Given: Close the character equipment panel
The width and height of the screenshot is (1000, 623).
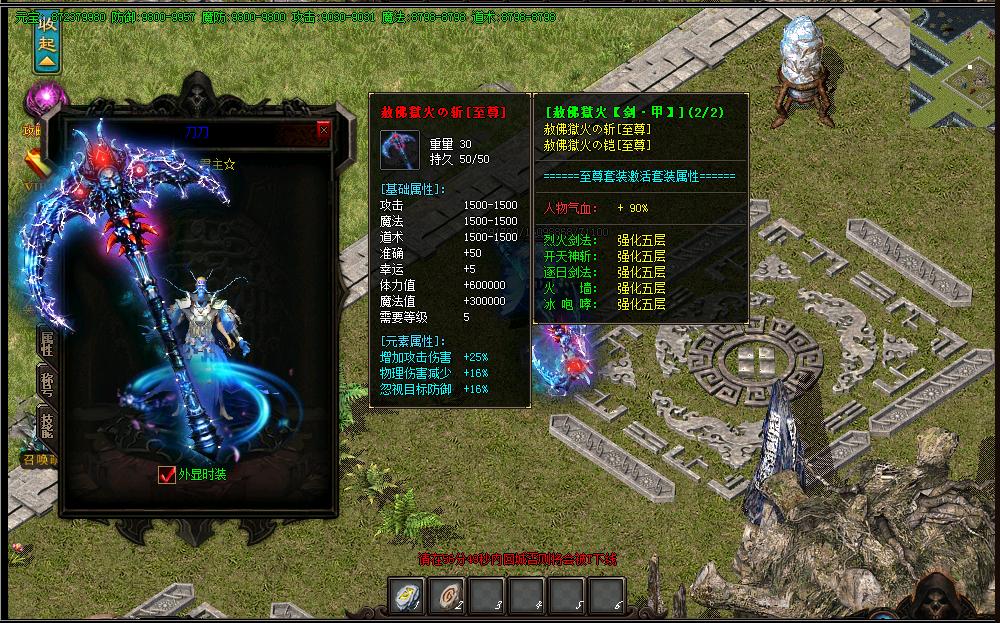Looking at the screenshot, I should [x=323, y=130].
